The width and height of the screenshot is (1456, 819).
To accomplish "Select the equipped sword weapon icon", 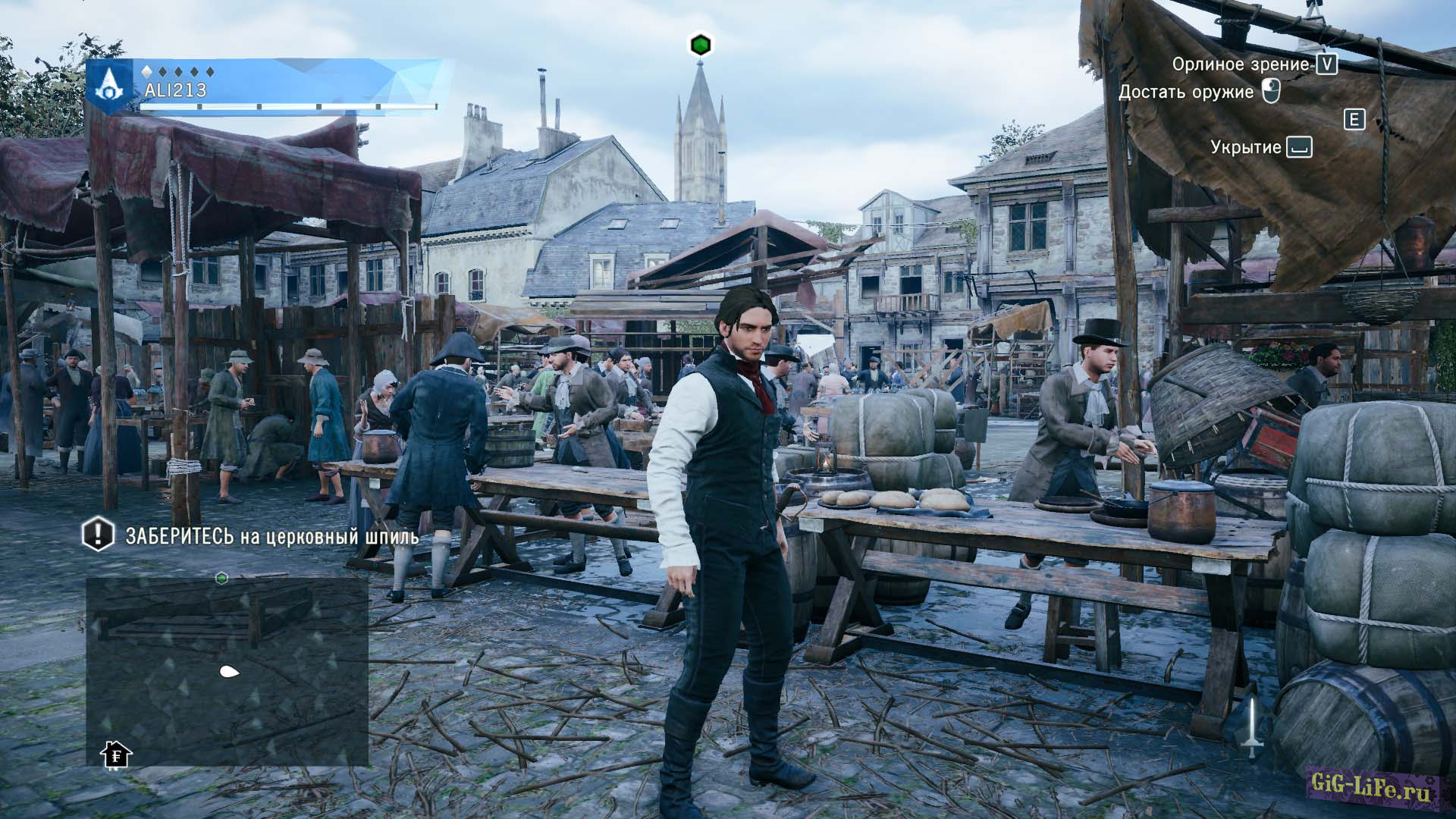I will coord(1252,726).
